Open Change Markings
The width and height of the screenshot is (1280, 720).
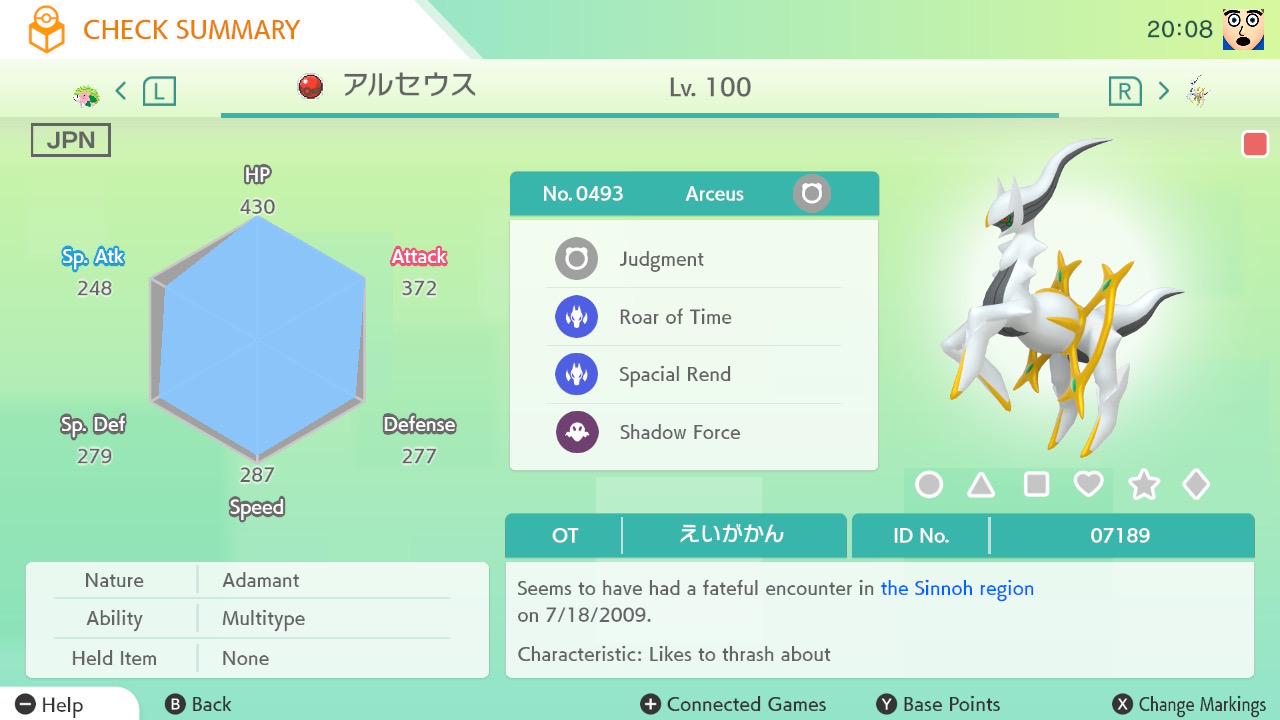1189,705
